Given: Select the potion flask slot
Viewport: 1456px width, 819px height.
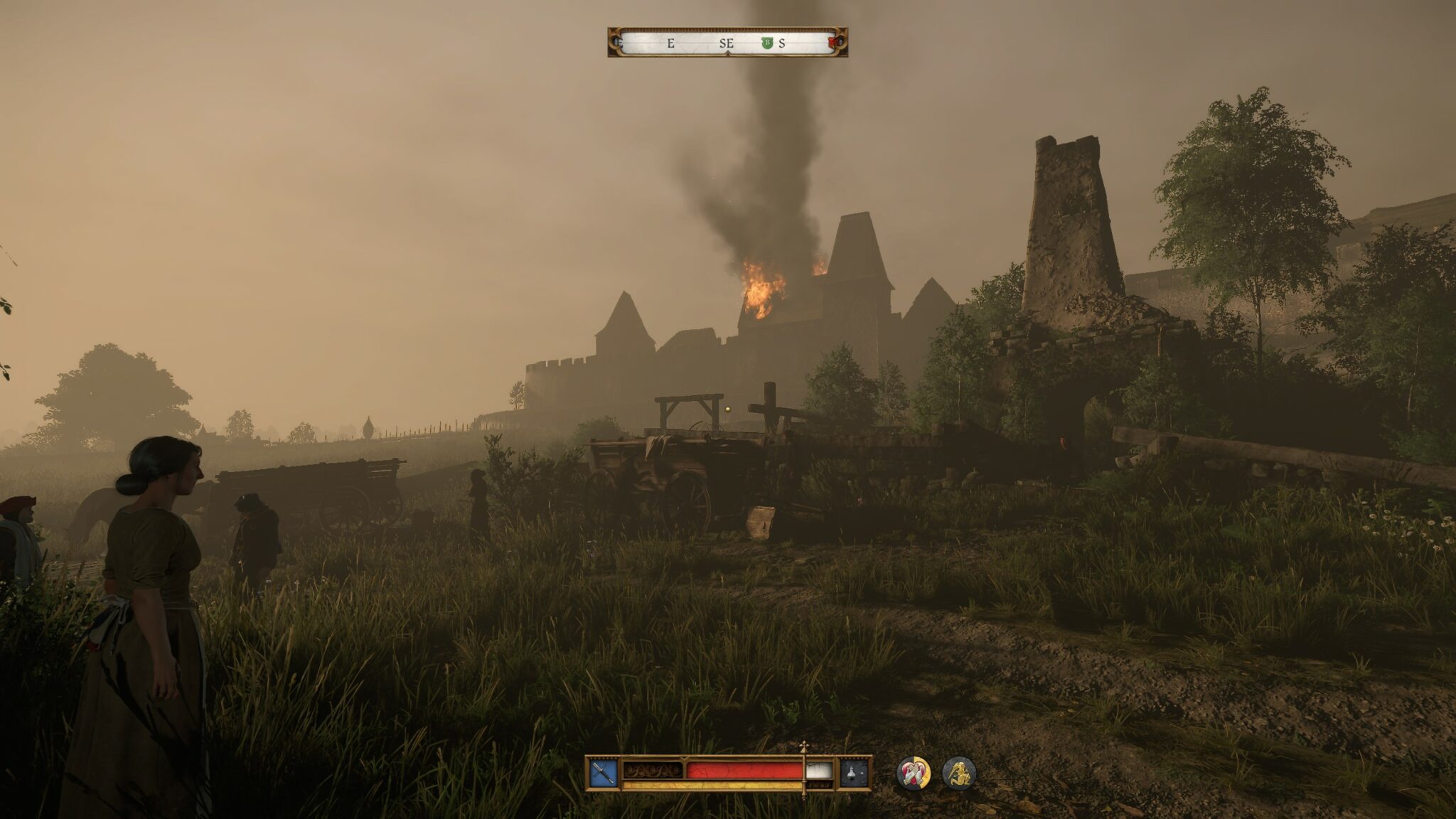Looking at the screenshot, I should point(855,773).
